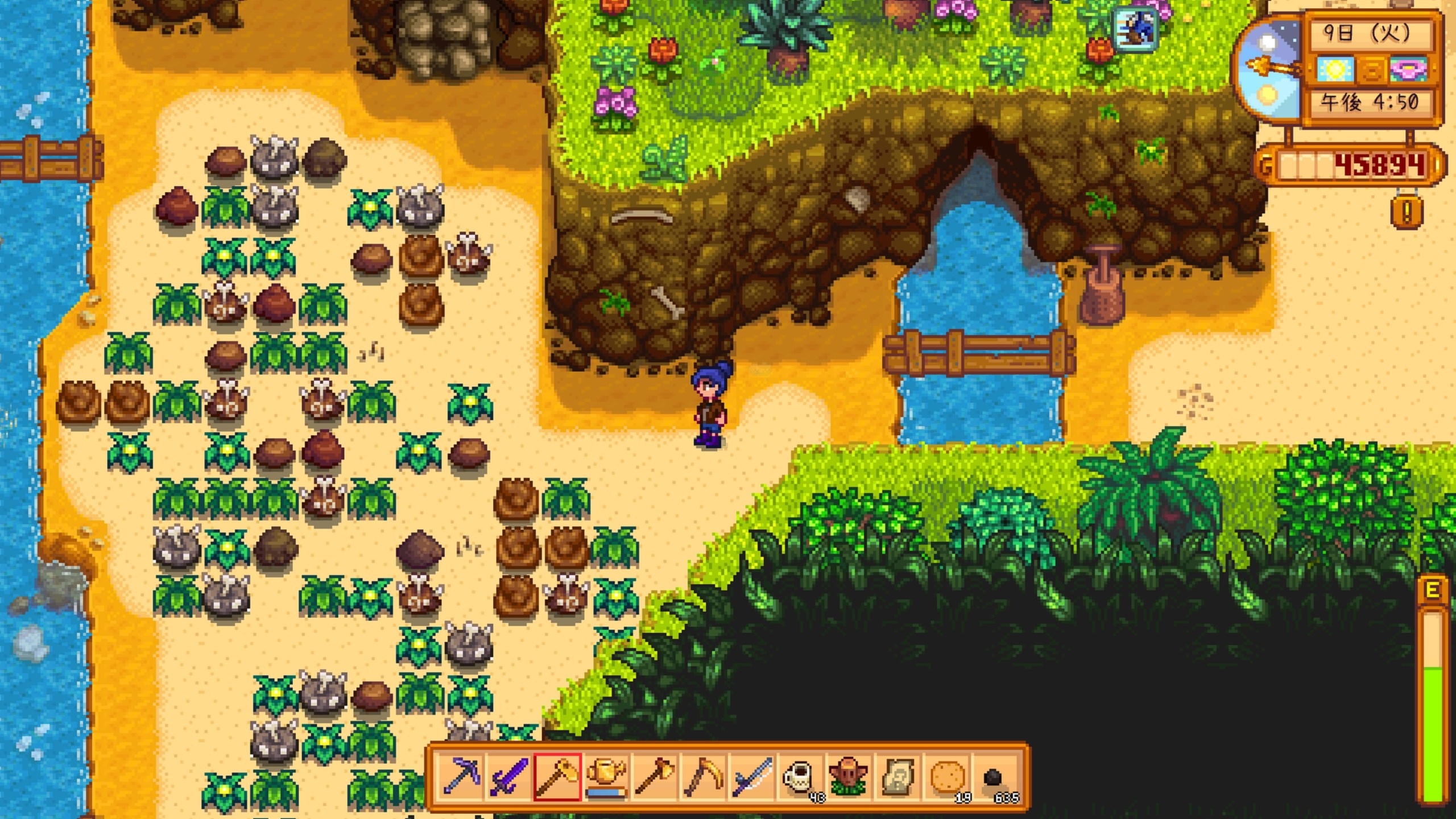The height and width of the screenshot is (819, 1456).
Task: Open the quest journal exclamation button
Action: pos(1407,212)
